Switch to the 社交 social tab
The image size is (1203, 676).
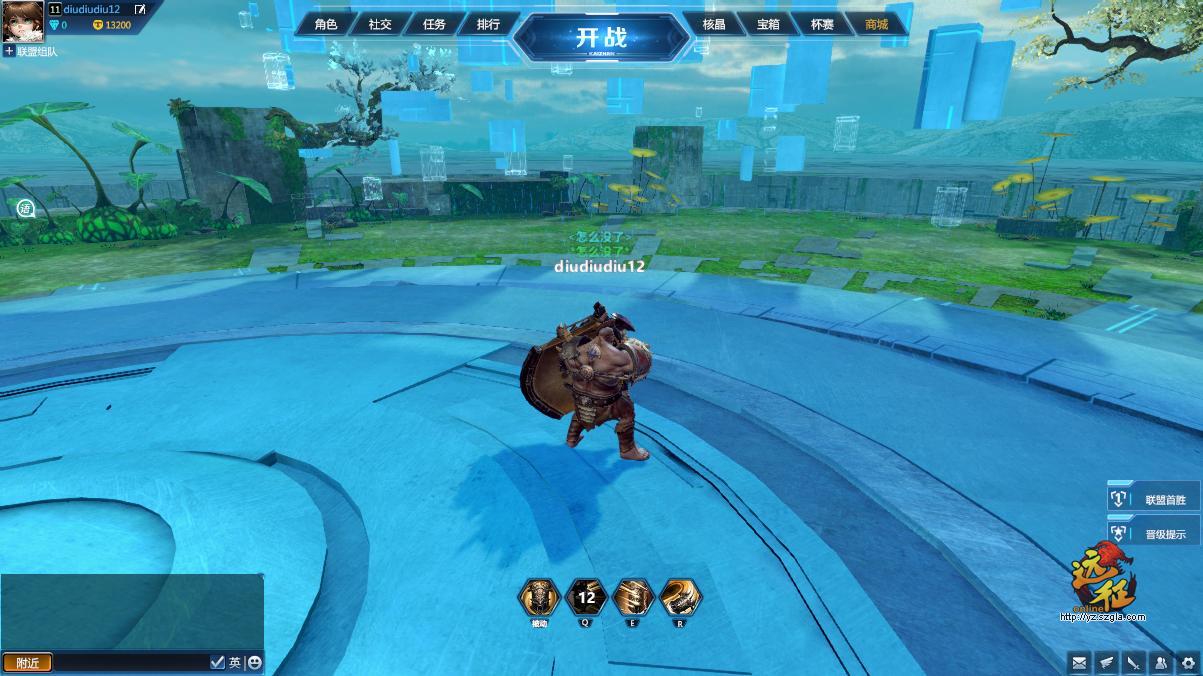[x=380, y=24]
